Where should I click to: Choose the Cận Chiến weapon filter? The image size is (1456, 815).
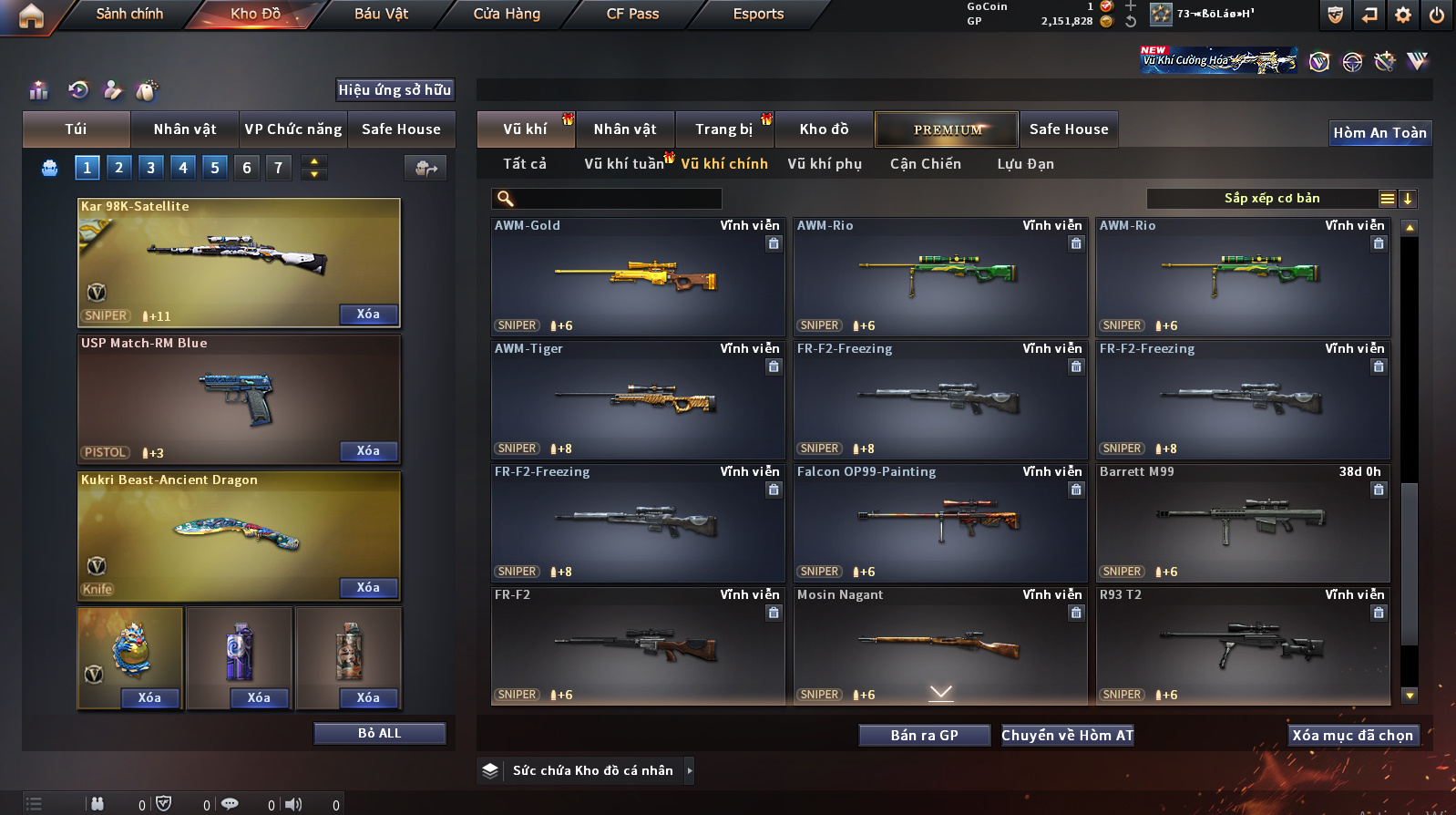pos(925,164)
